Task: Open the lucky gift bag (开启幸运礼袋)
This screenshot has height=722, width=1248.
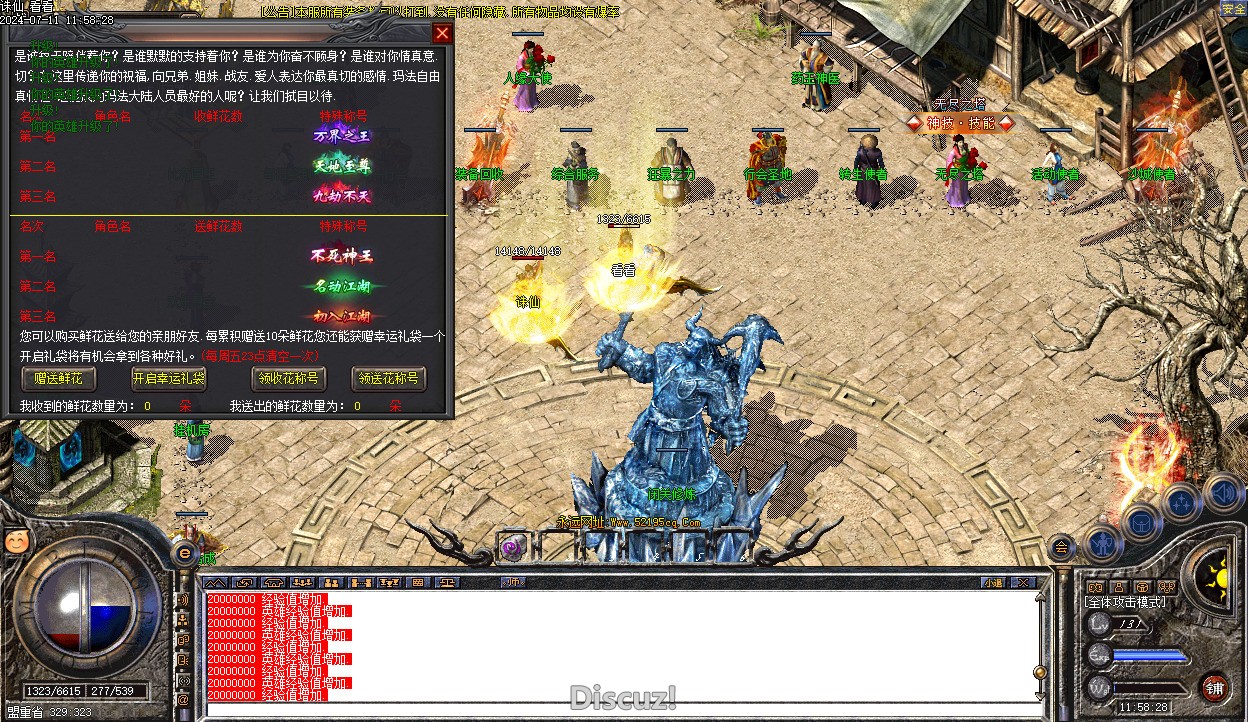Action: pyautogui.click(x=168, y=378)
